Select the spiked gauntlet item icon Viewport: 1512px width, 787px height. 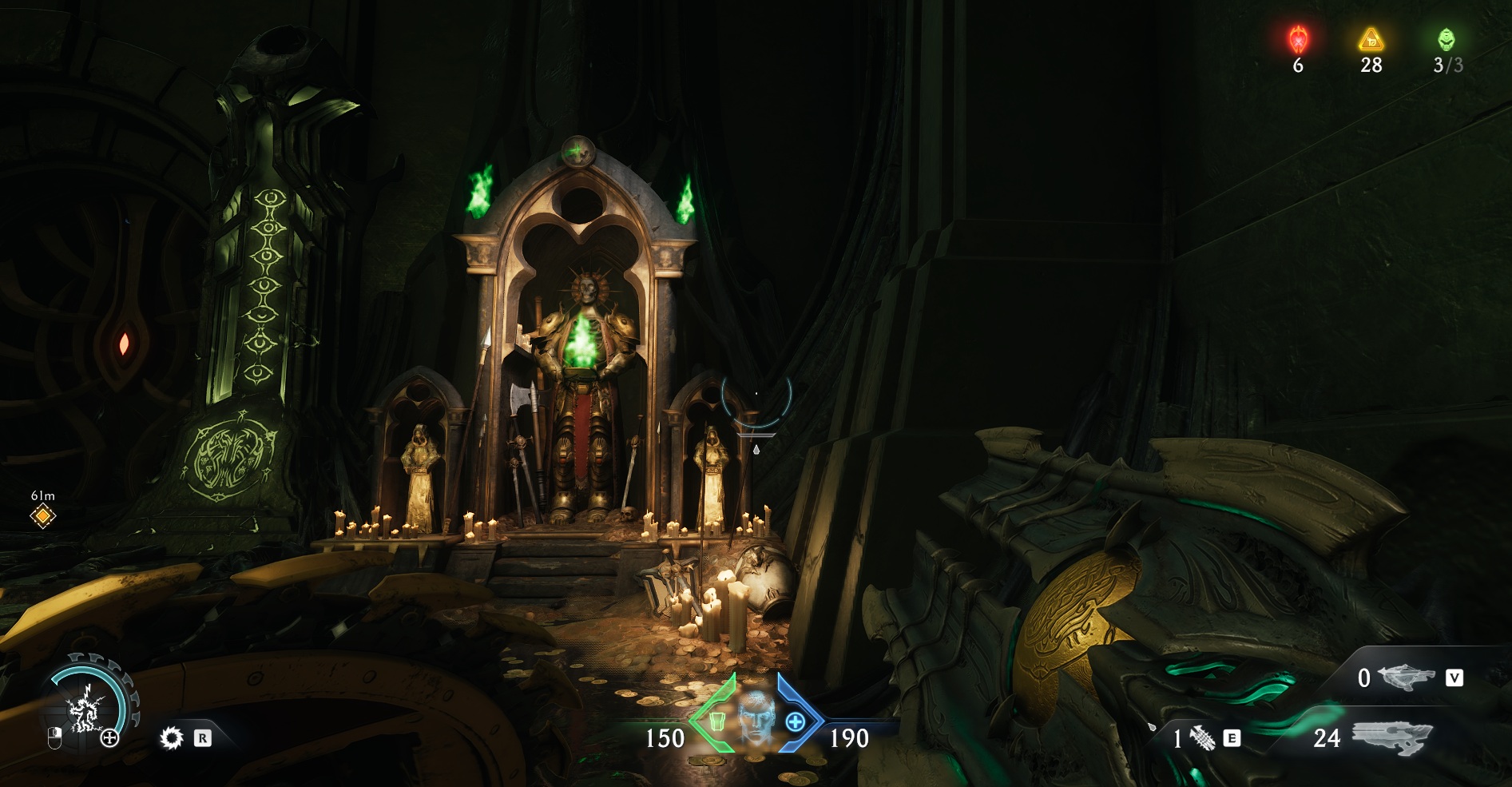click(1202, 738)
